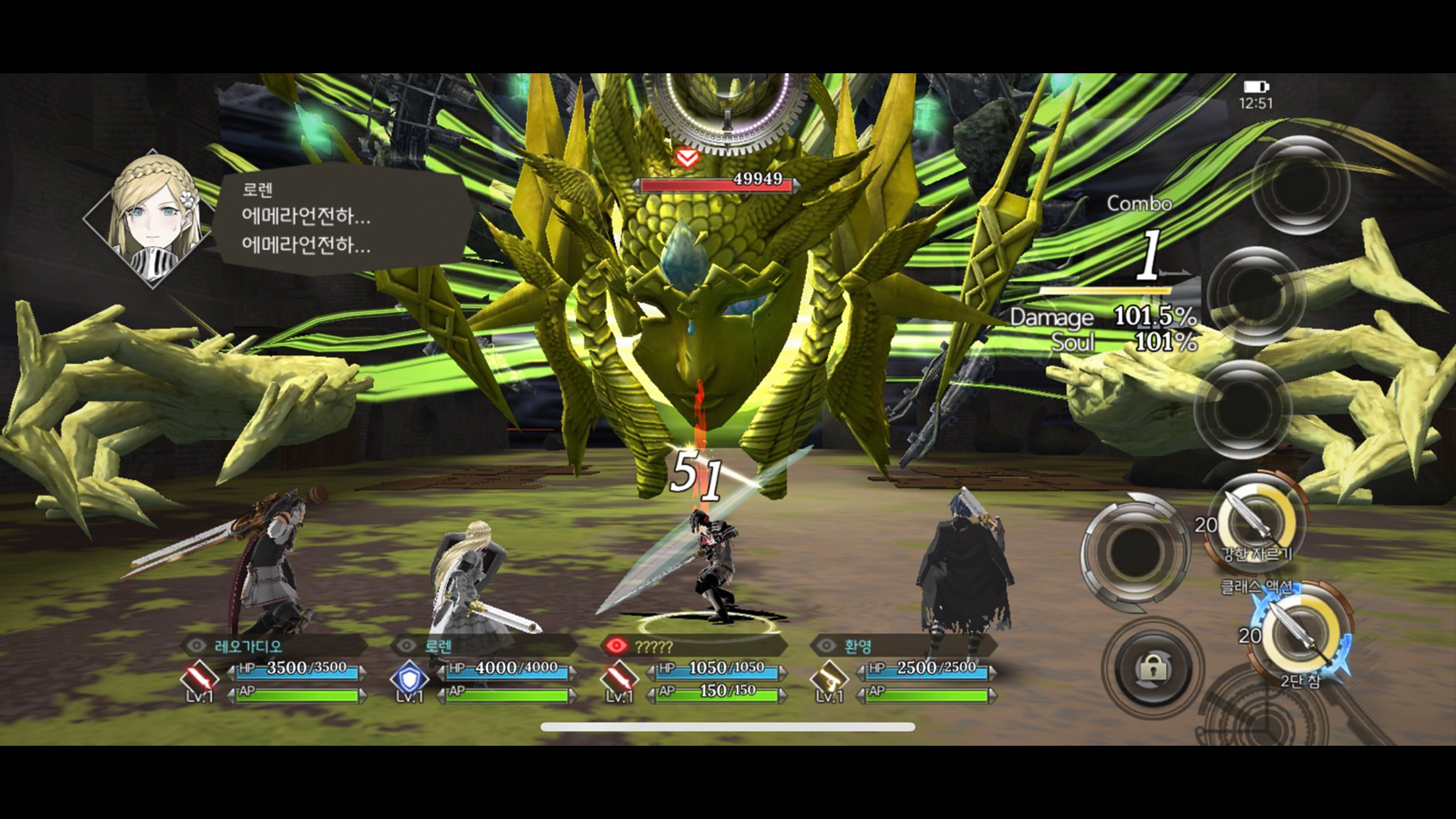The height and width of the screenshot is (819, 1456).
Task: Switch to party member 레오가디오
Action: coord(274,669)
